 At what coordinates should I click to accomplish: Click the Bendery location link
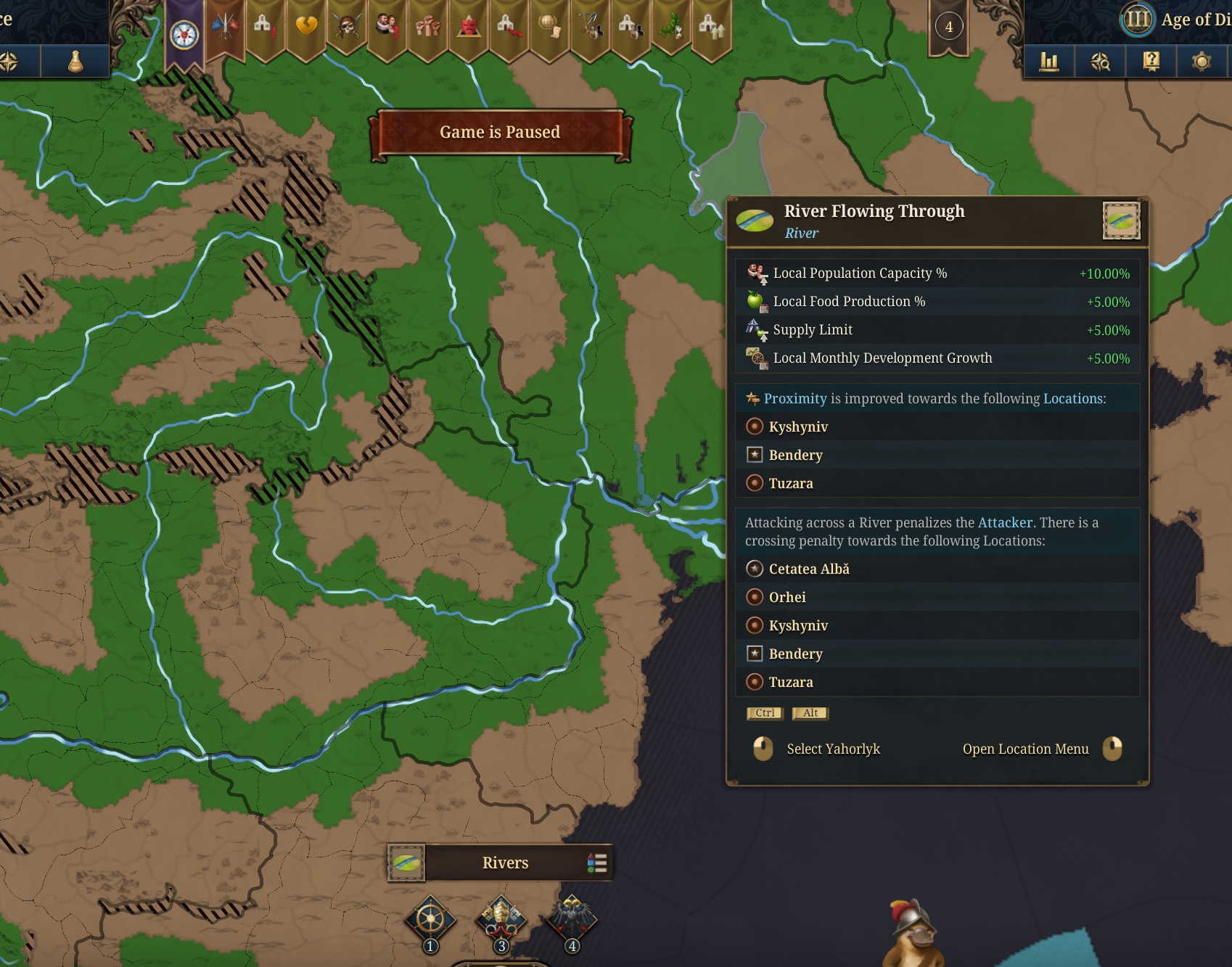(x=795, y=455)
